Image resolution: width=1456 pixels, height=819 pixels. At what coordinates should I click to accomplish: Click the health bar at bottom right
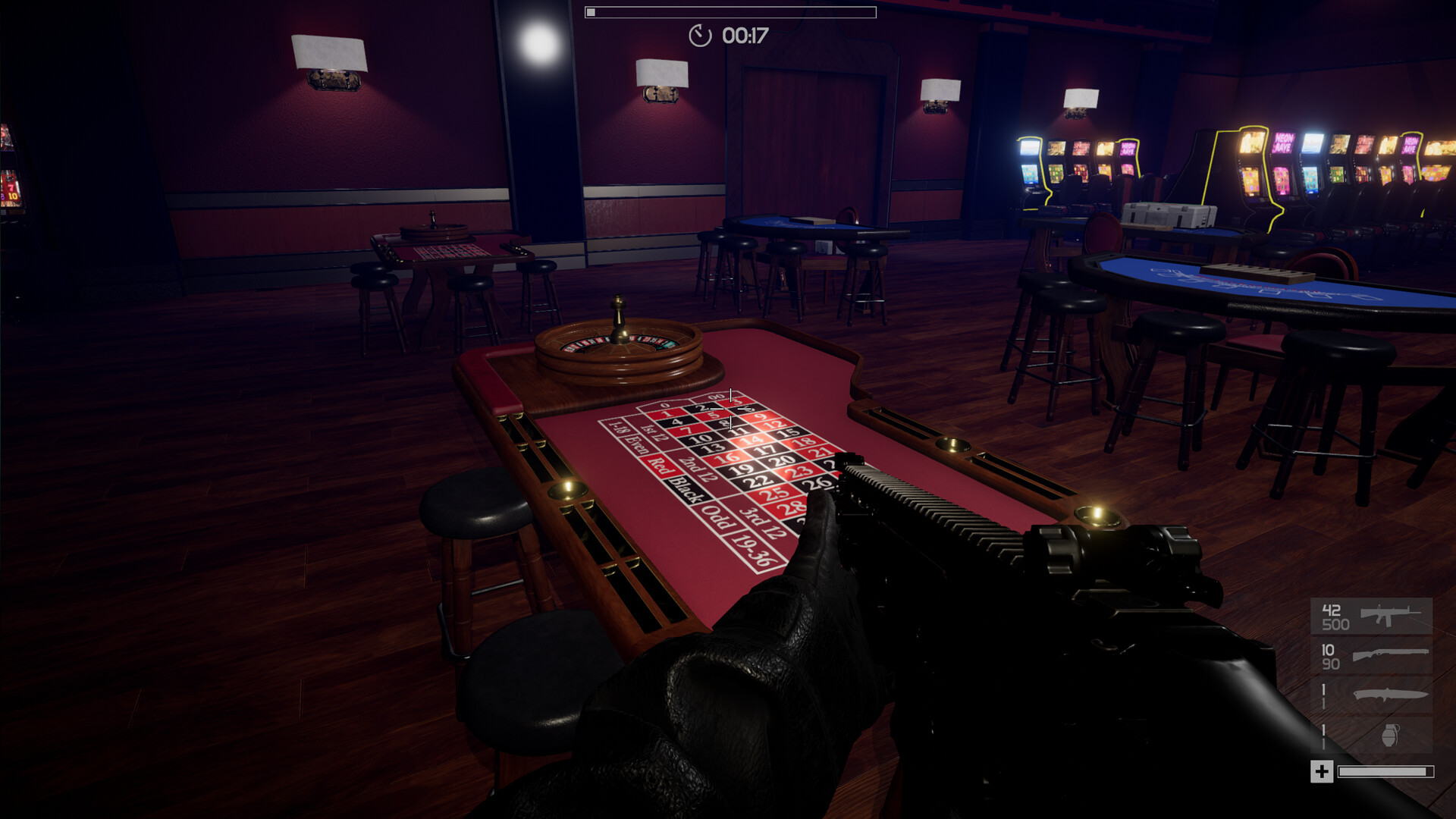click(x=1385, y=771)
